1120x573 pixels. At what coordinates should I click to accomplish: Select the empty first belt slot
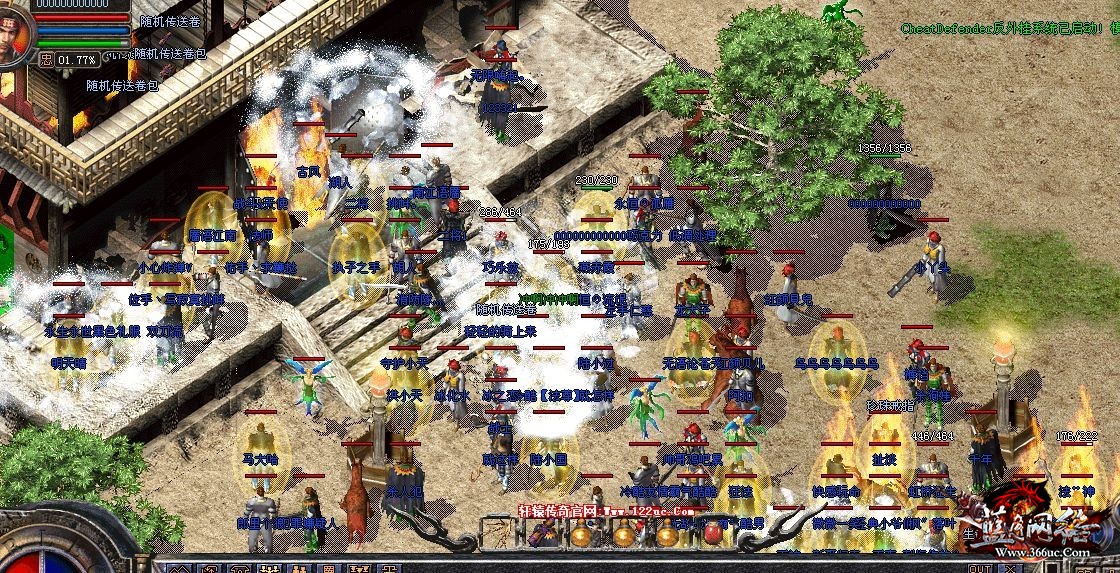pos(498,533)
